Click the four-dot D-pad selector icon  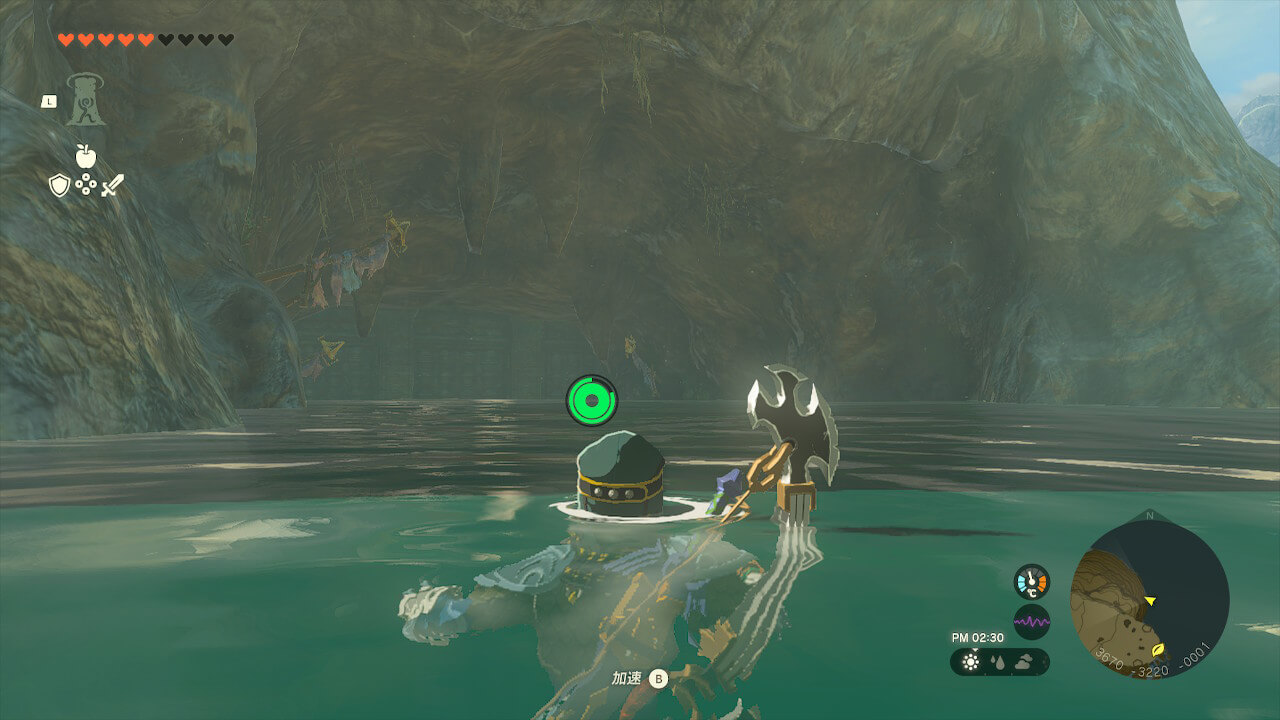coord(86,185)
